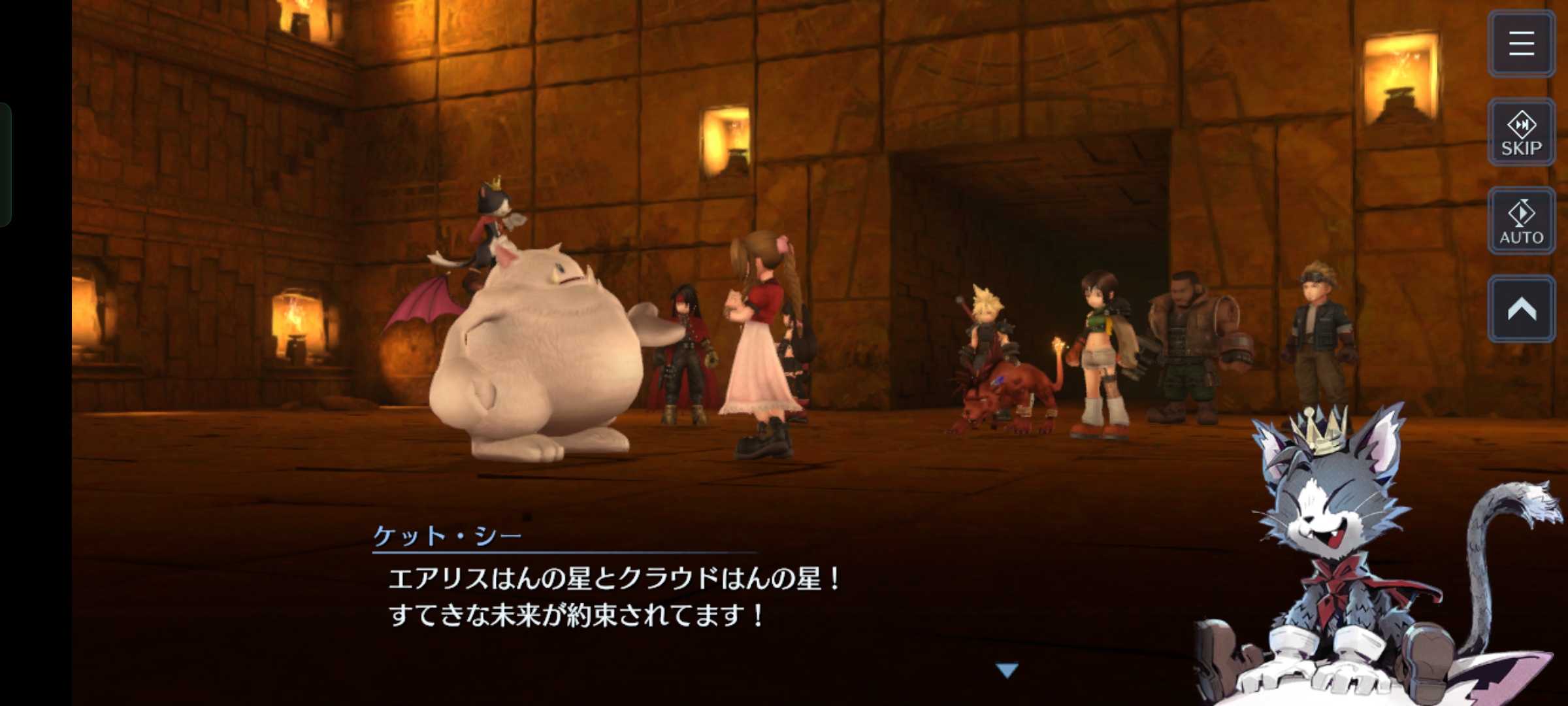Skip the cutscene with SKIP
This screenshot has width=1568, height=706.
pos(1521,133)
